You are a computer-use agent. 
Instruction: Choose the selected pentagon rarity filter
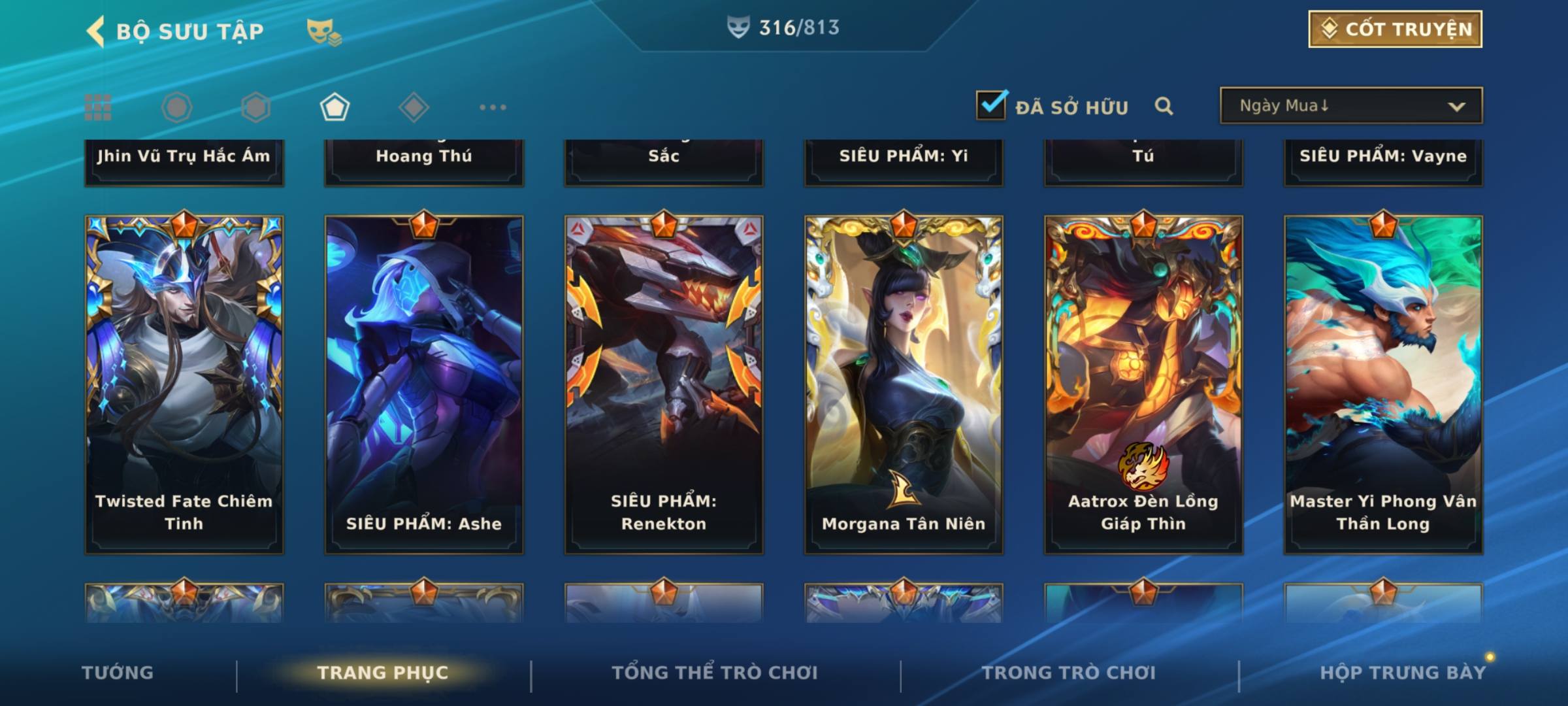(335, 107)
